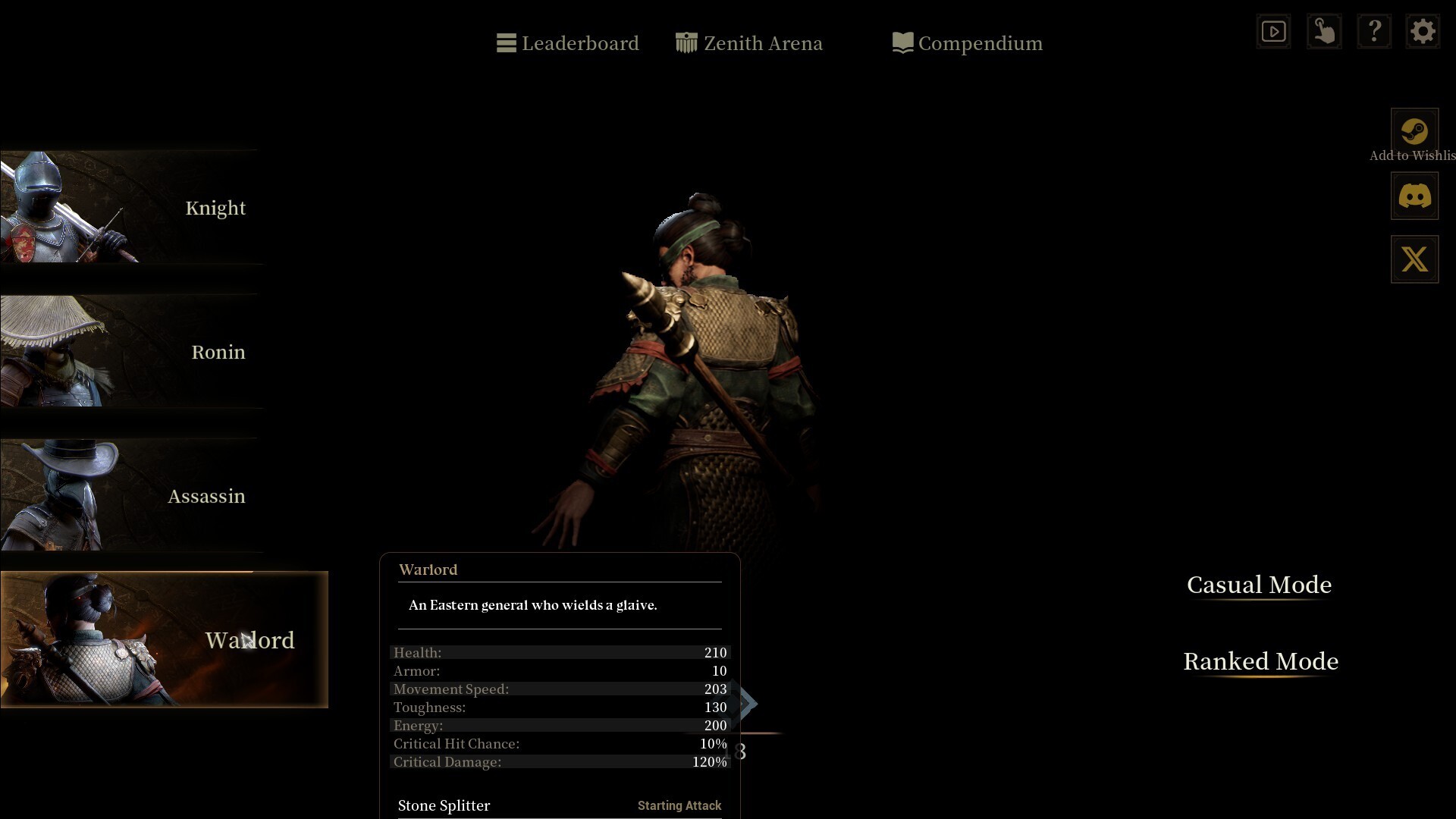Click the Health stat bar
The width and height of the screenshot is (1456, 819).
pos(559,652)
